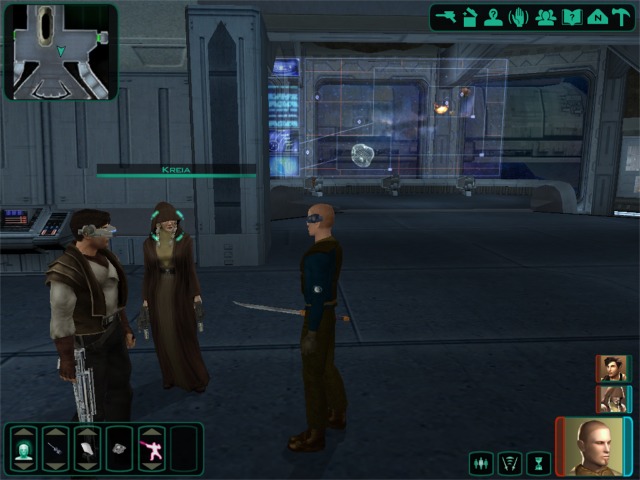Activate the glowing head Force power slot
The width and height of the screenshot is (640, 480).
[23, 453]
